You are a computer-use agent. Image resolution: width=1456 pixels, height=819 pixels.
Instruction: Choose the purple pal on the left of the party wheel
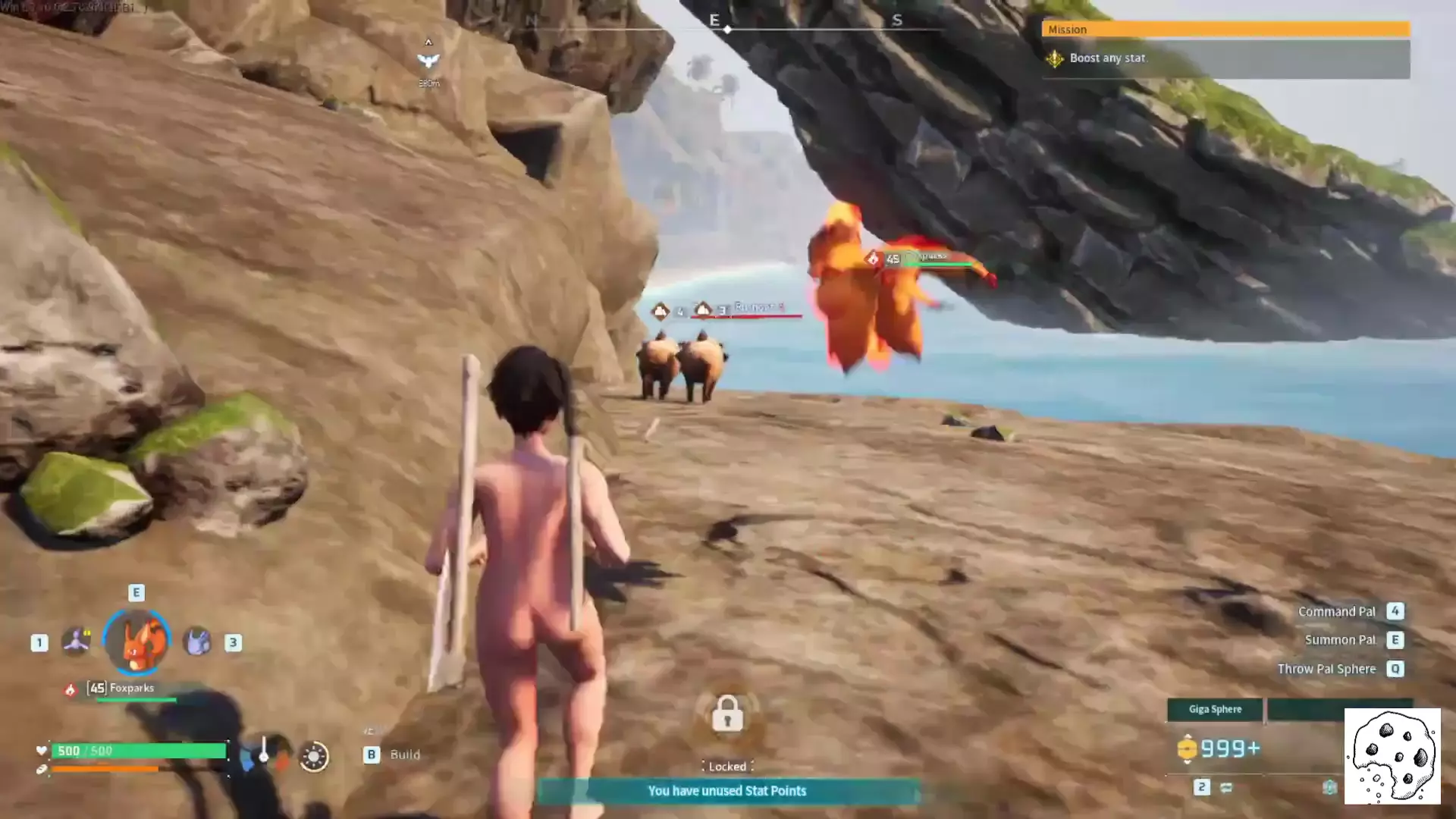pos(76,642)
